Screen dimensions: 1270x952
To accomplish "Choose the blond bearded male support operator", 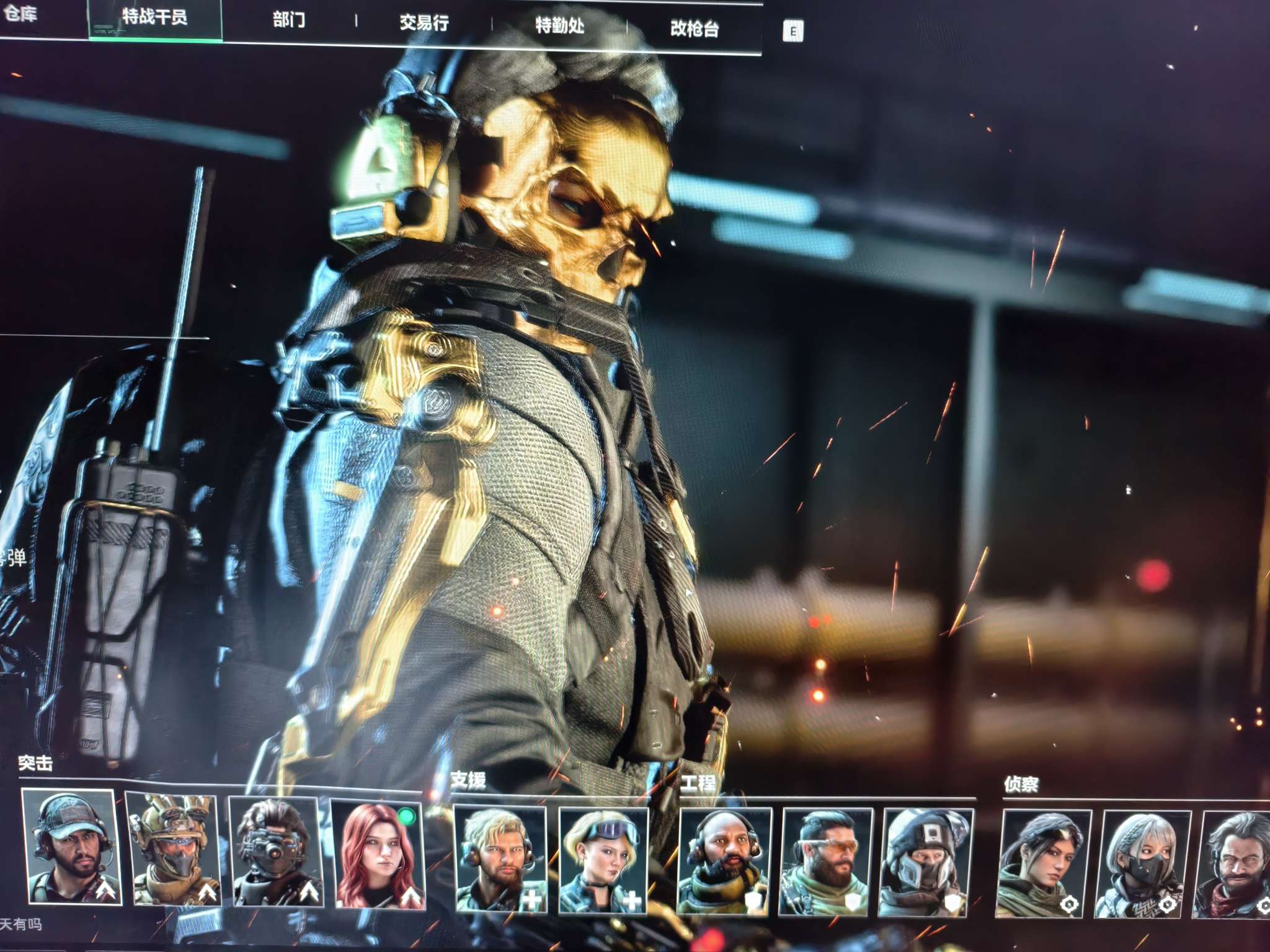I will [x=500, y=859].
